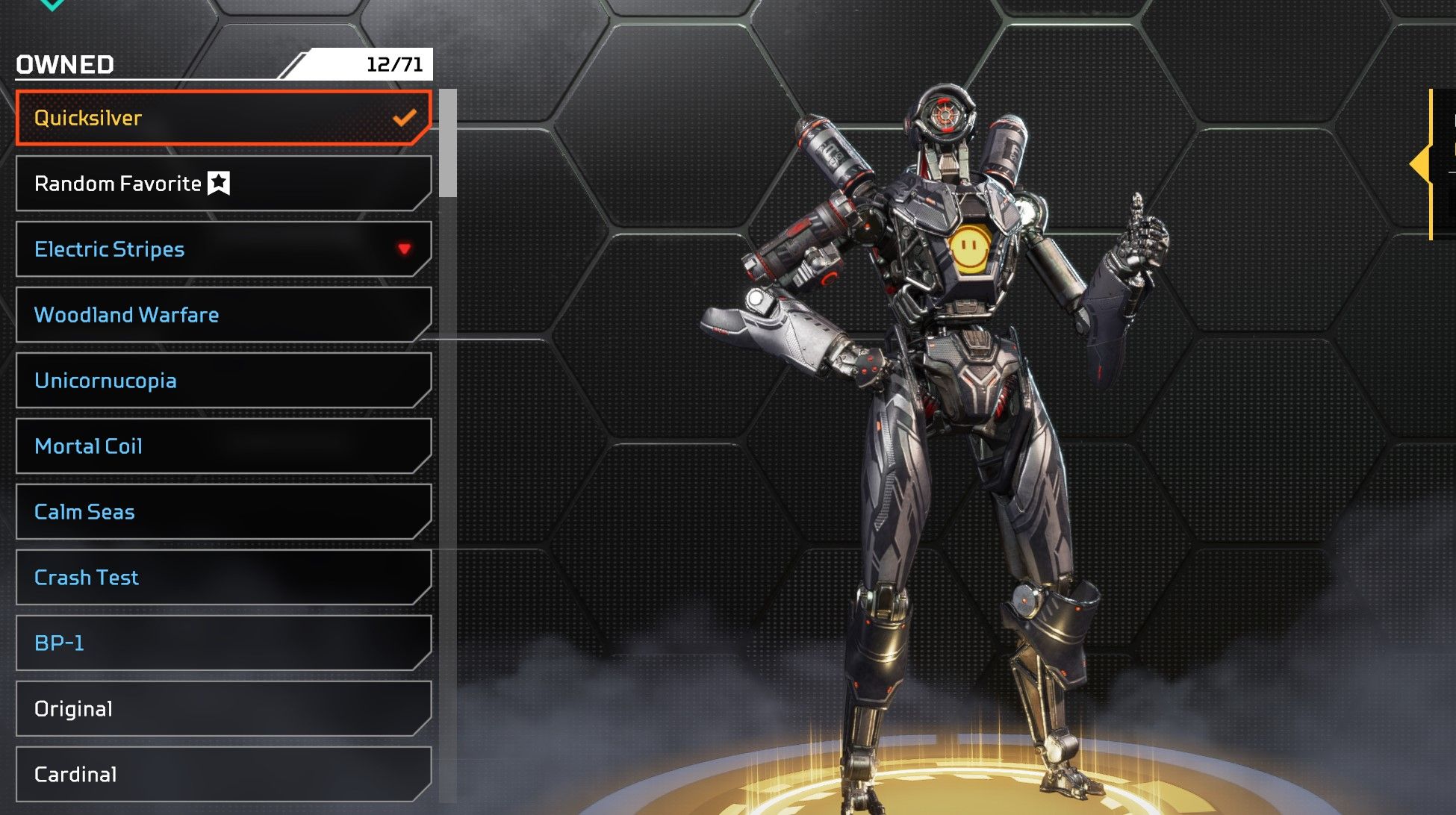Choose the Random Favorite option
This screenshot has height=815, width=1456.
coord(223,184)
